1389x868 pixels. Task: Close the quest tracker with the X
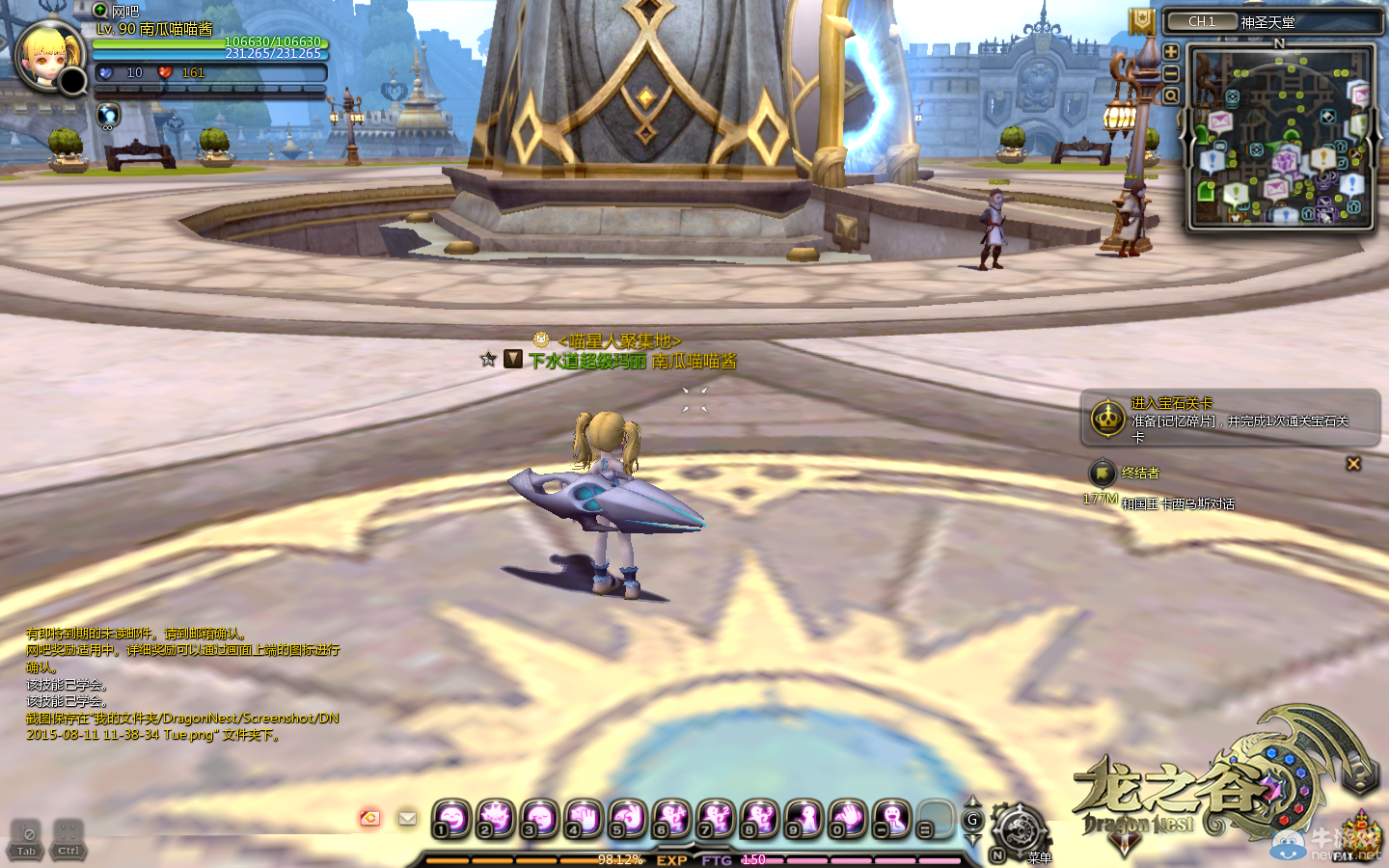tap(1353, 464)
